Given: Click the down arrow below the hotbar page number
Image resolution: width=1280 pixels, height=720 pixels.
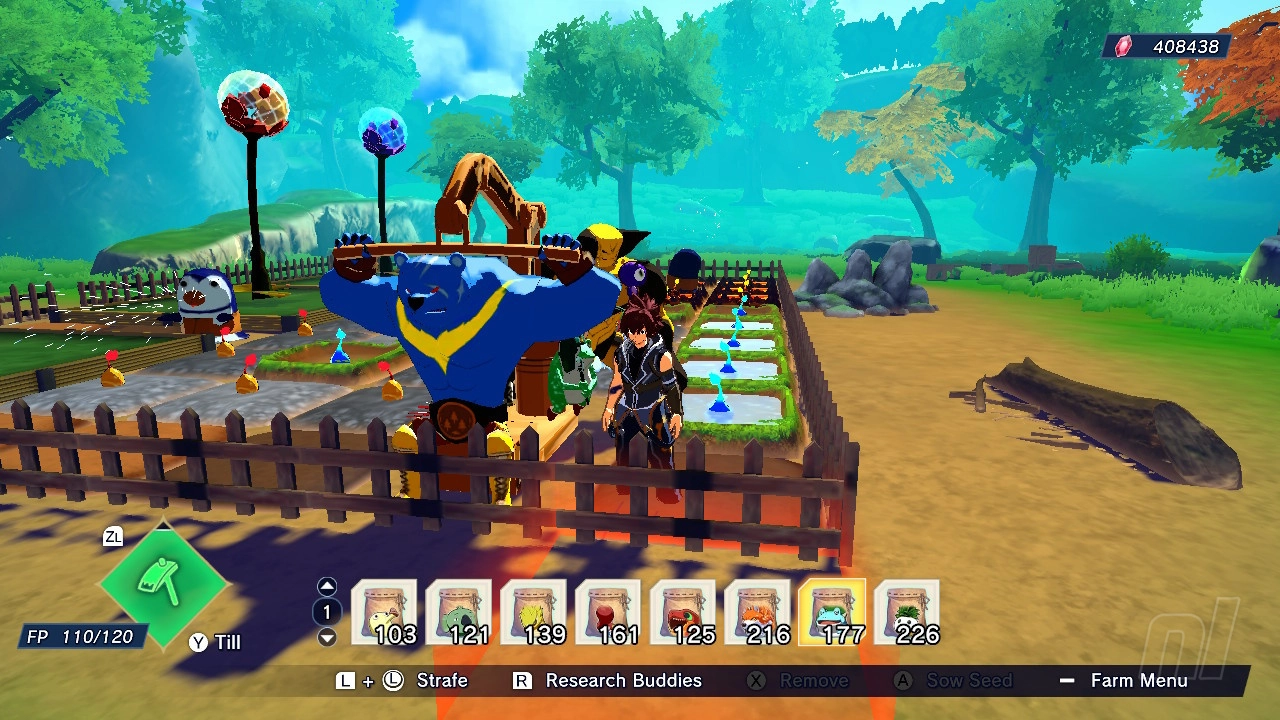Looking at the screenshot, I should (325, 636).
